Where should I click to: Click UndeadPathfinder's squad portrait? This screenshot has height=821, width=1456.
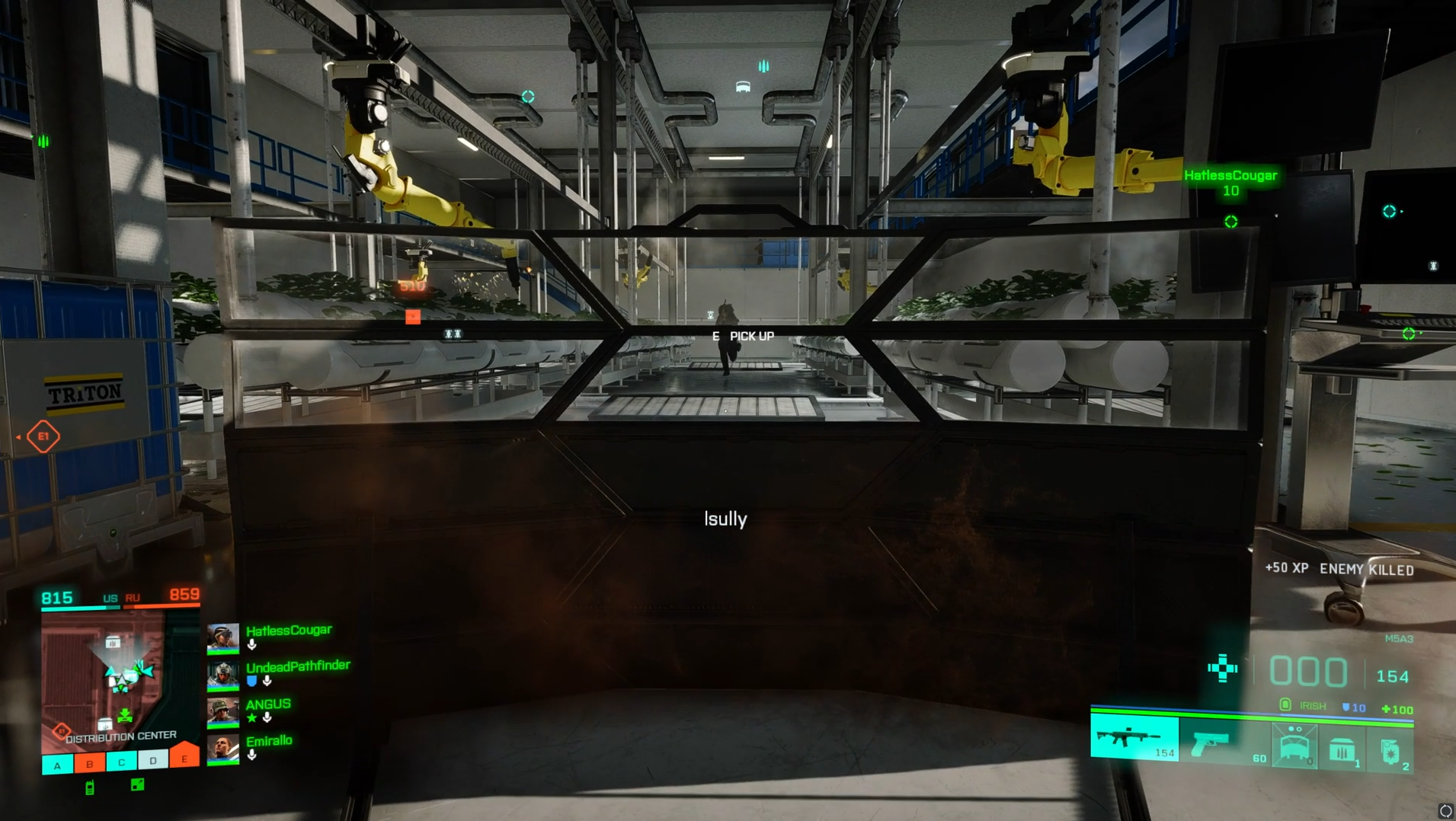(x=223, y=675)
